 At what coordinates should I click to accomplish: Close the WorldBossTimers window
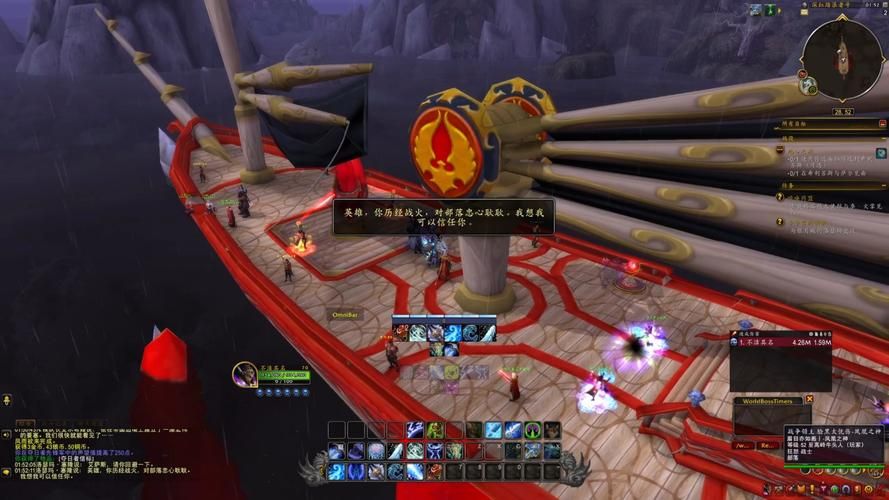[x=809, y=400]
